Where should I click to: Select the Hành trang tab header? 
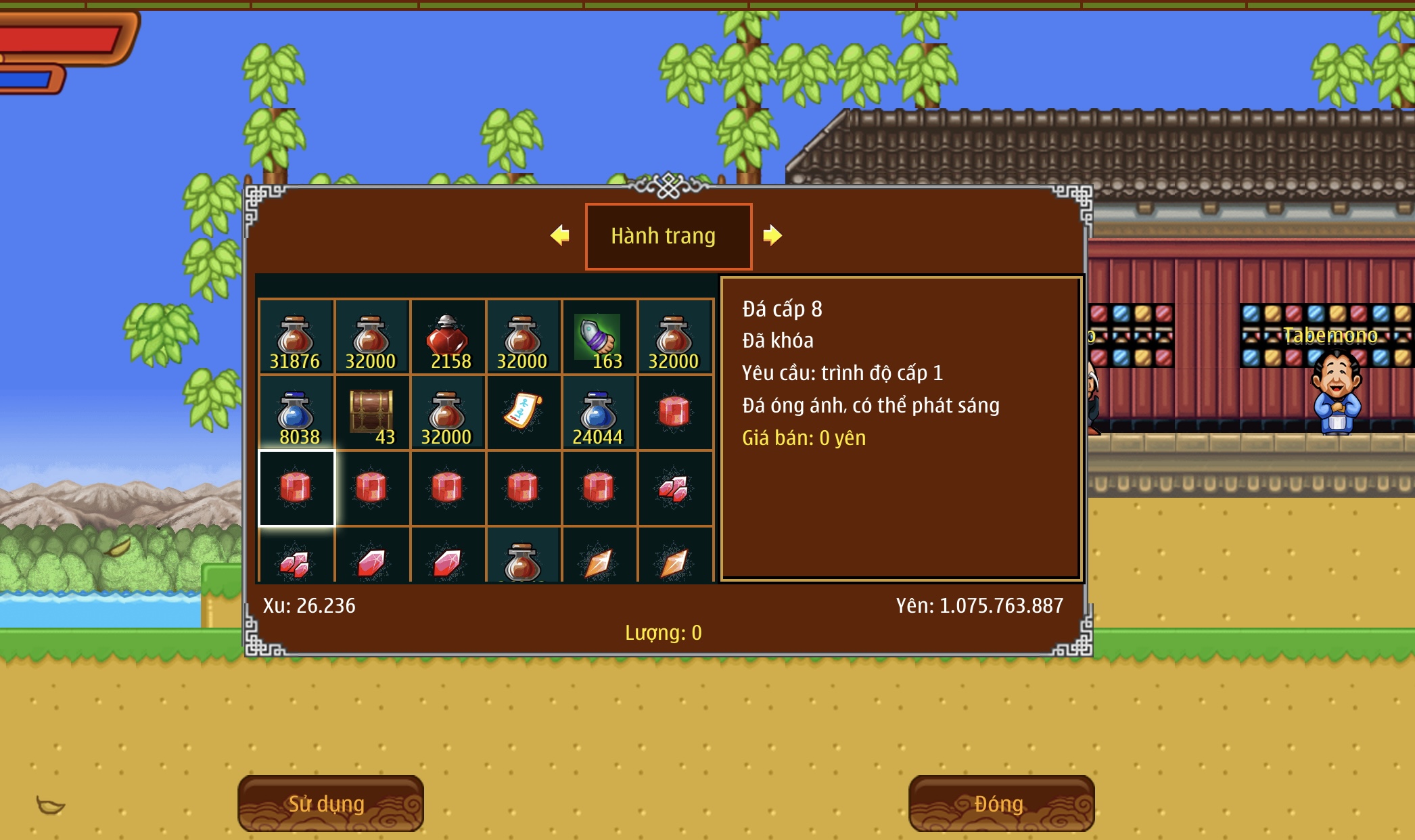(668, 236)
